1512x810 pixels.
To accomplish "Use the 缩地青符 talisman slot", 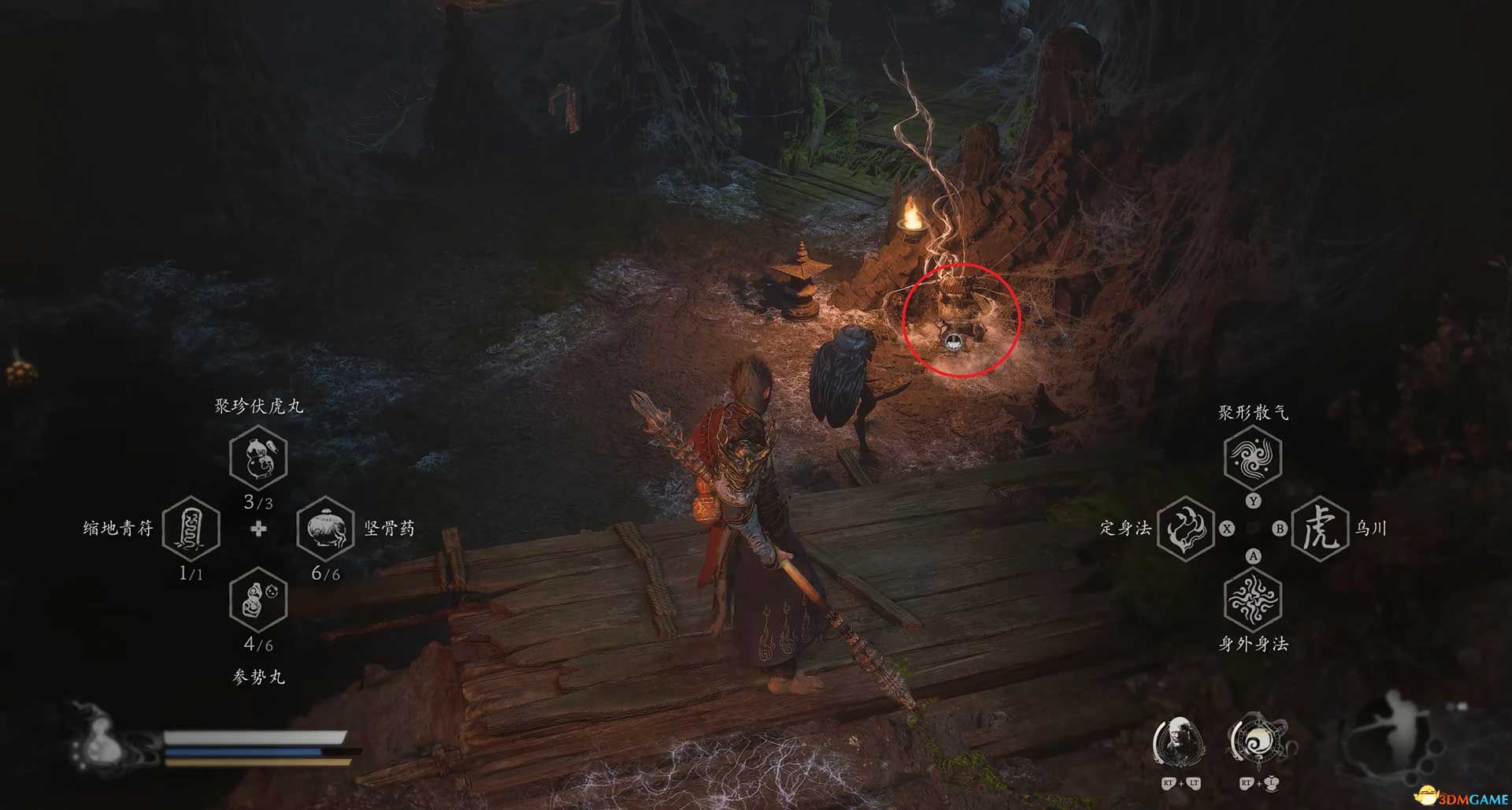I will 191,528.
